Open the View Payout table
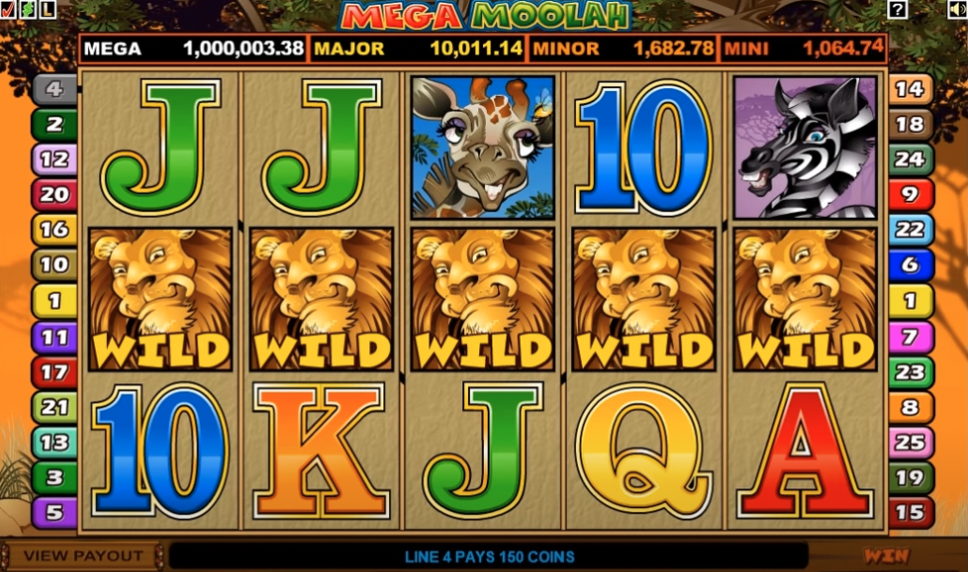Image resolution: width=968 pixels, height=572 pixels. pos(83,555)
